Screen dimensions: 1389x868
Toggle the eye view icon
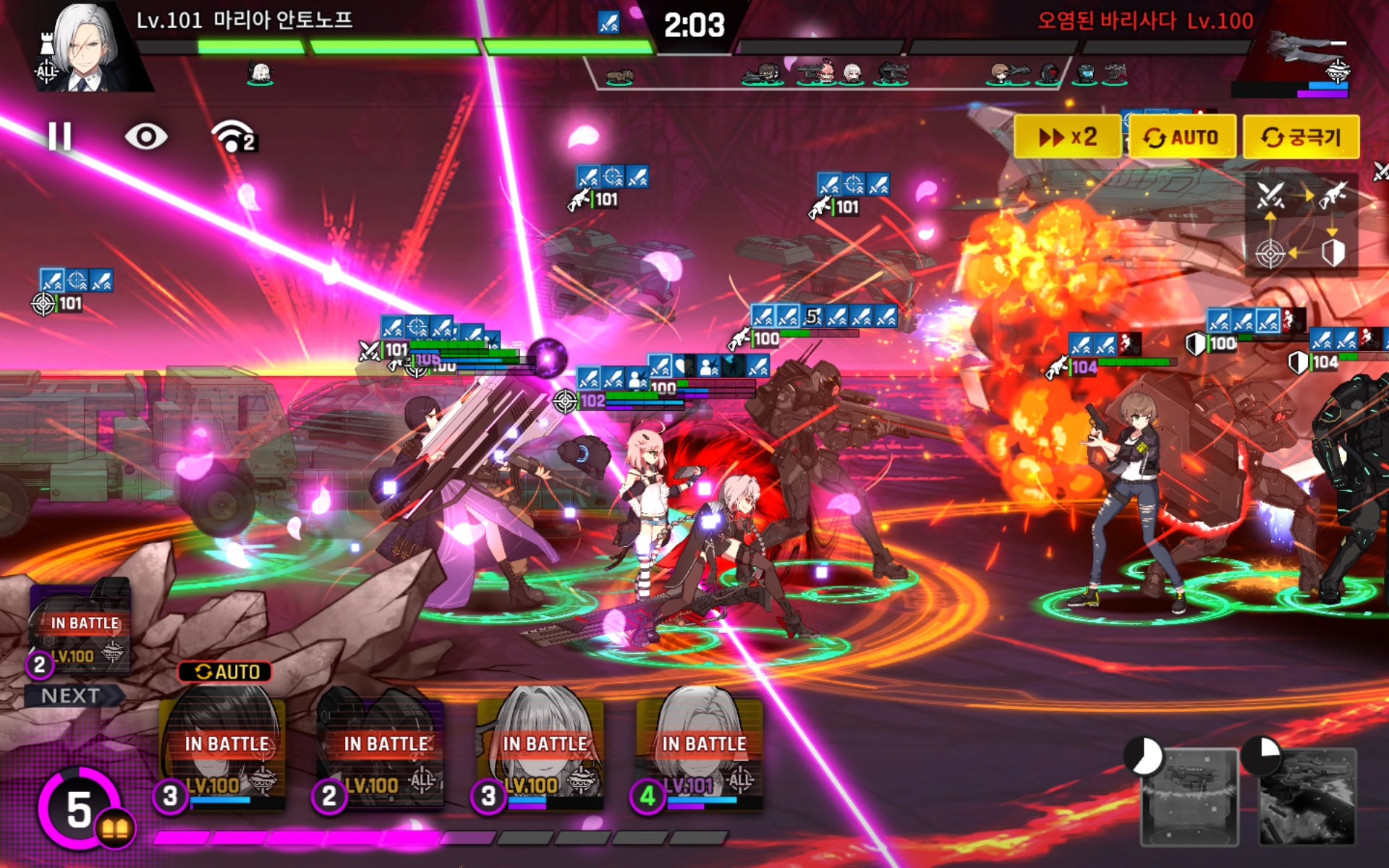click(x=145, y=136)
